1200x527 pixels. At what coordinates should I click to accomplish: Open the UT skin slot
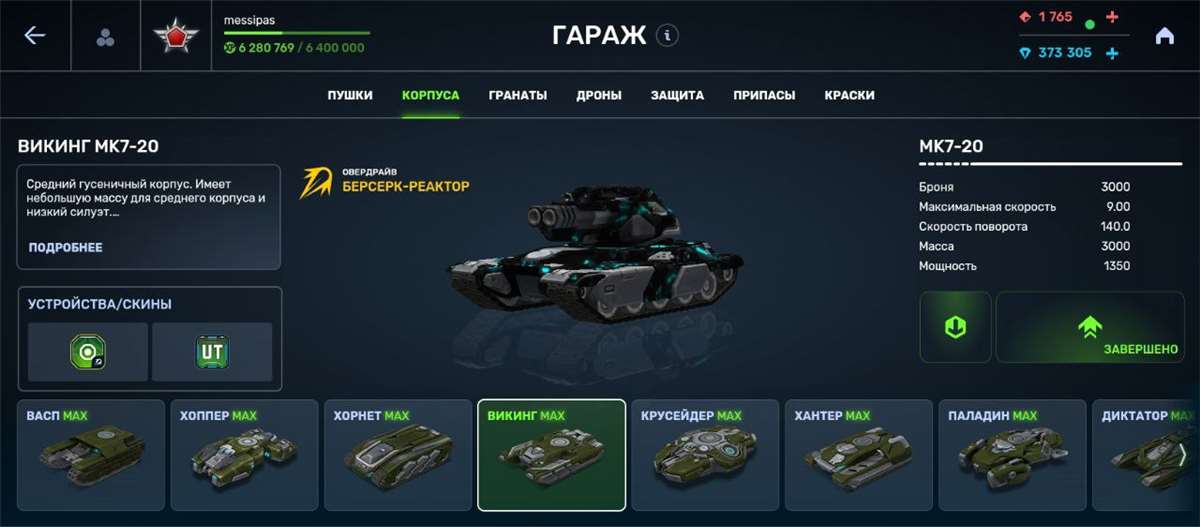pos(212,351)
